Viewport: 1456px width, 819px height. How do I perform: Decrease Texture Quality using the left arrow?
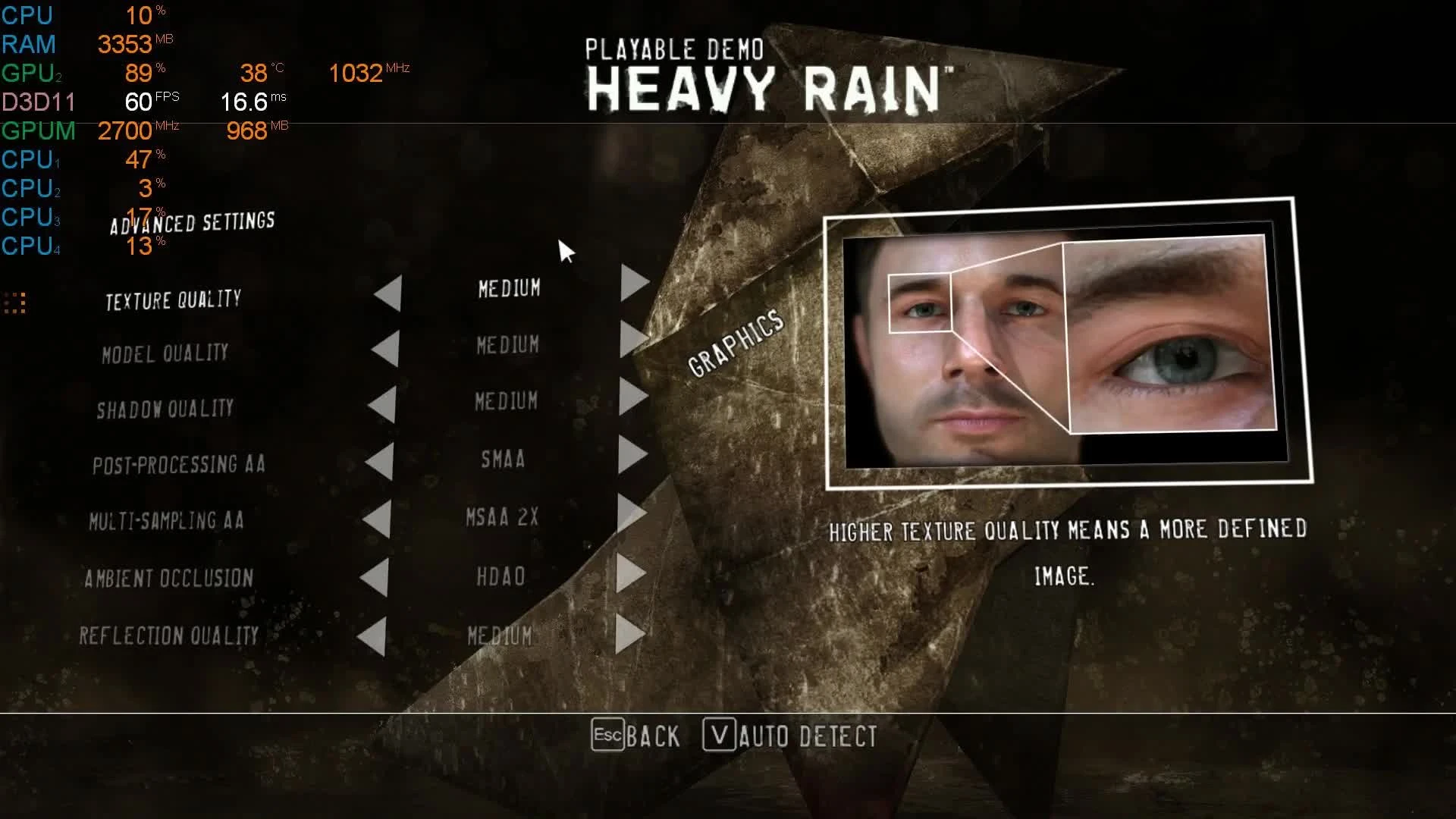[386, 290]
